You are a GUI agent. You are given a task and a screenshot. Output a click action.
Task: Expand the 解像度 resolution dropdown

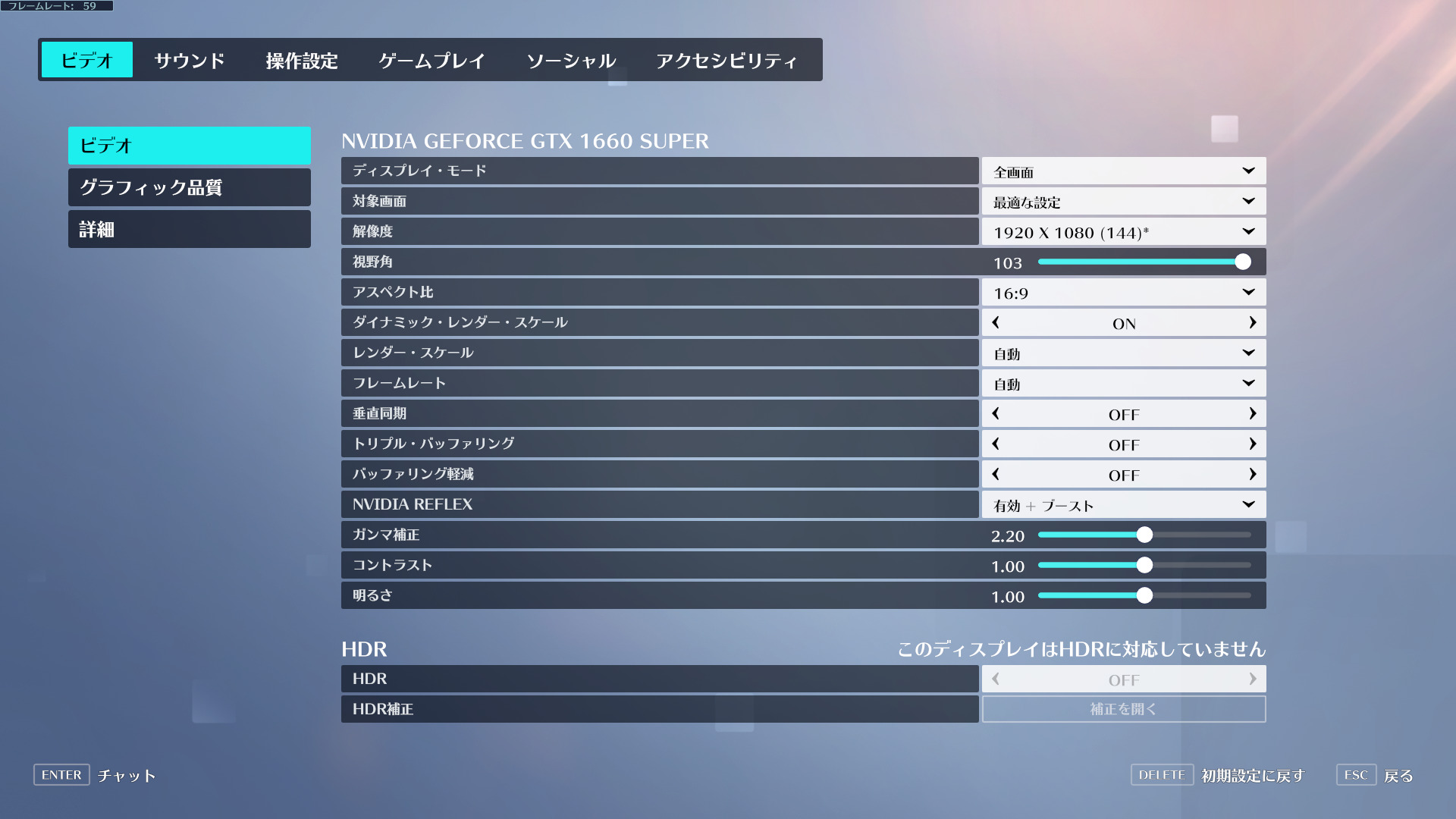tap(1247, 231)
